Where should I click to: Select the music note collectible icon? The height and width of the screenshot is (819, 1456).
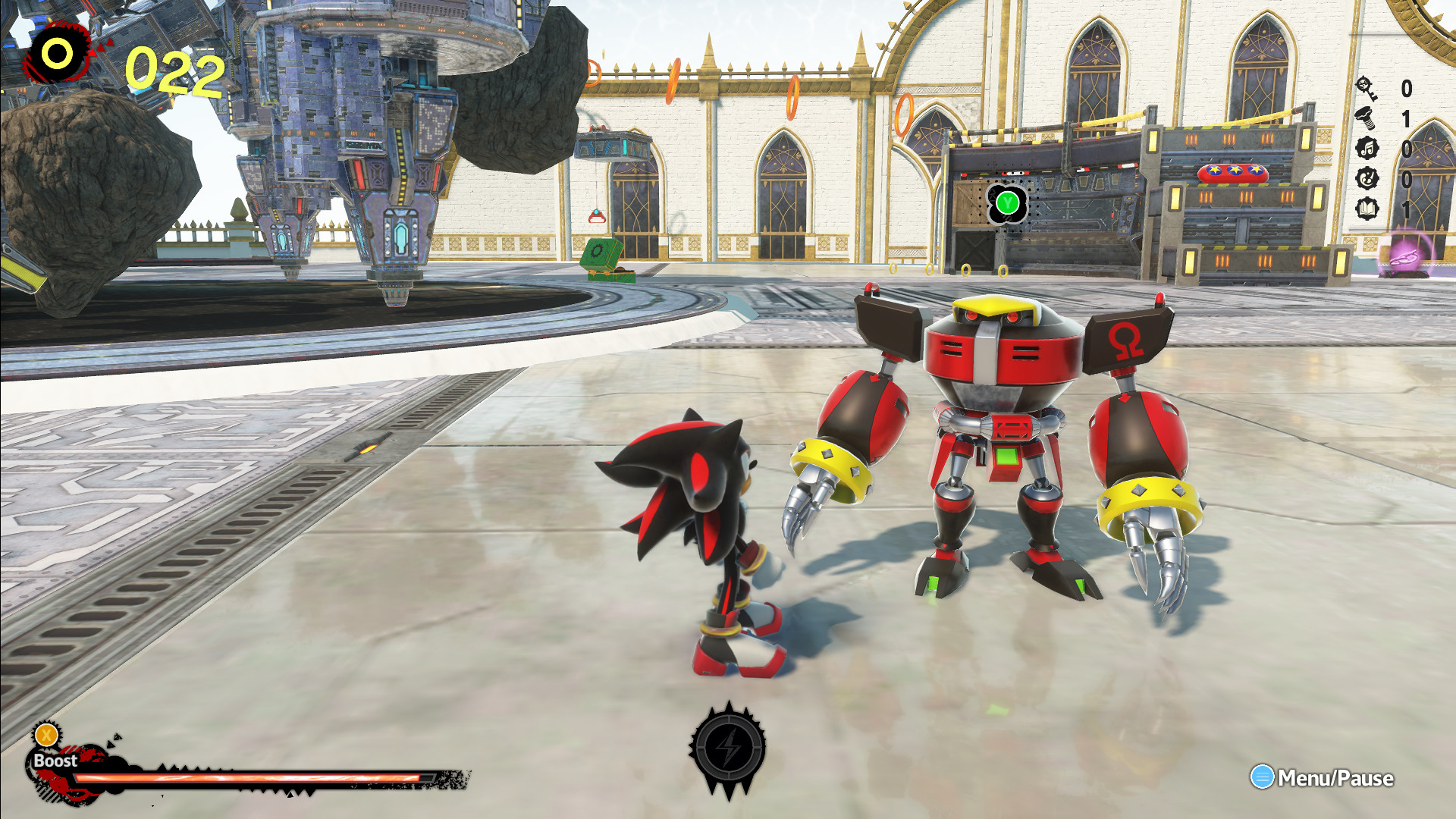(1367, 147)
